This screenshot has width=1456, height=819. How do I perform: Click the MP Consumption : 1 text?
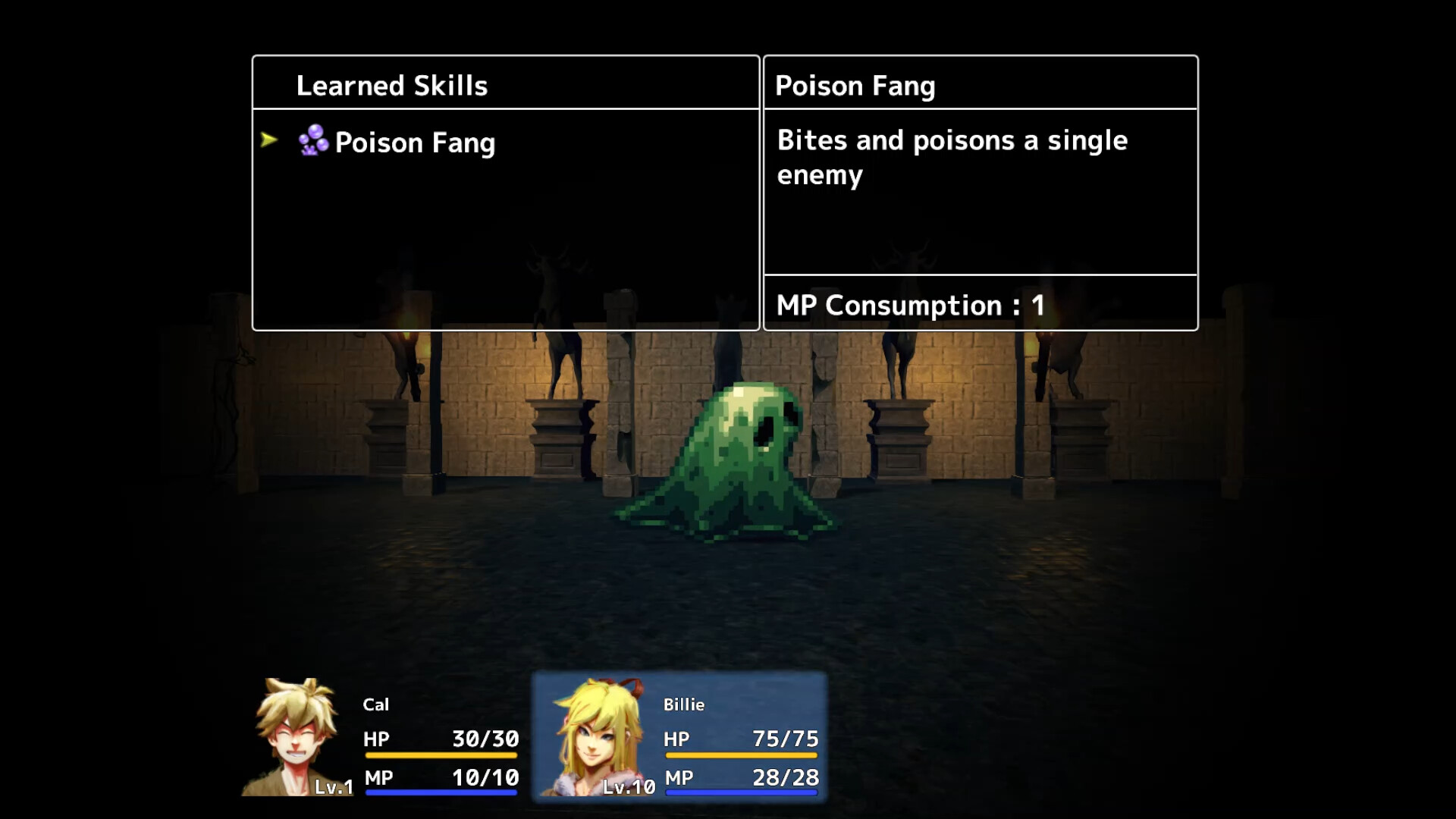(x=908, y=306)
